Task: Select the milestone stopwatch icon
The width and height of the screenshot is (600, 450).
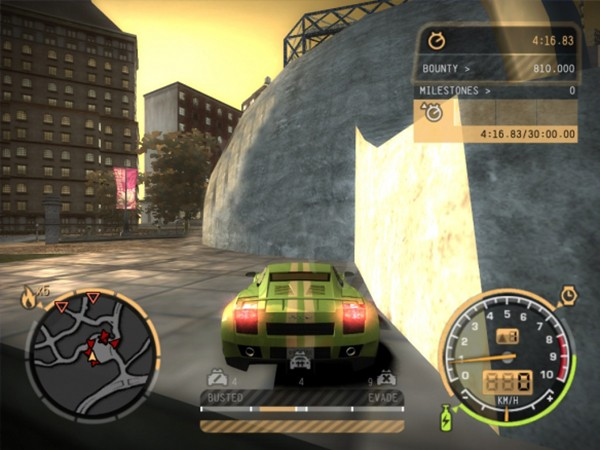Action: tap(435, 114)
